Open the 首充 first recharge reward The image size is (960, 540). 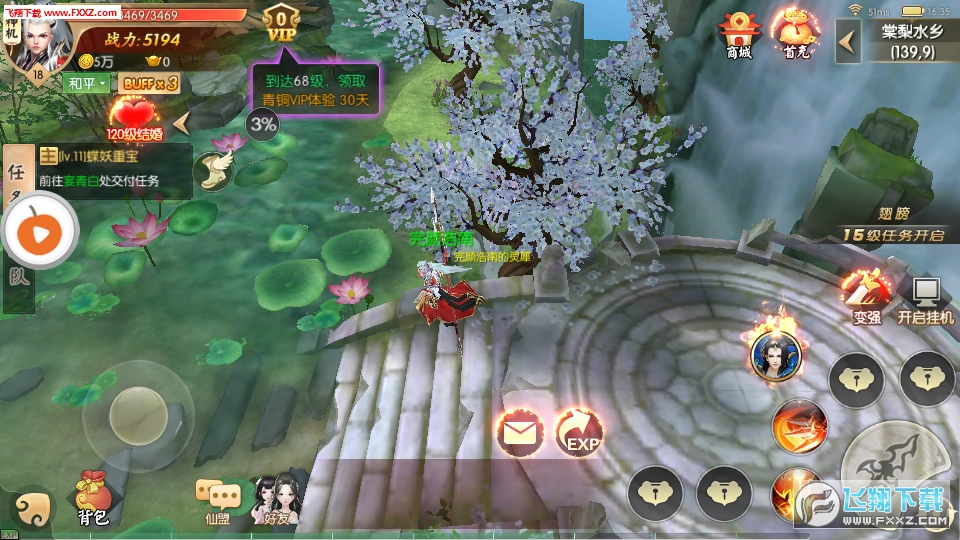coord(795,37)
